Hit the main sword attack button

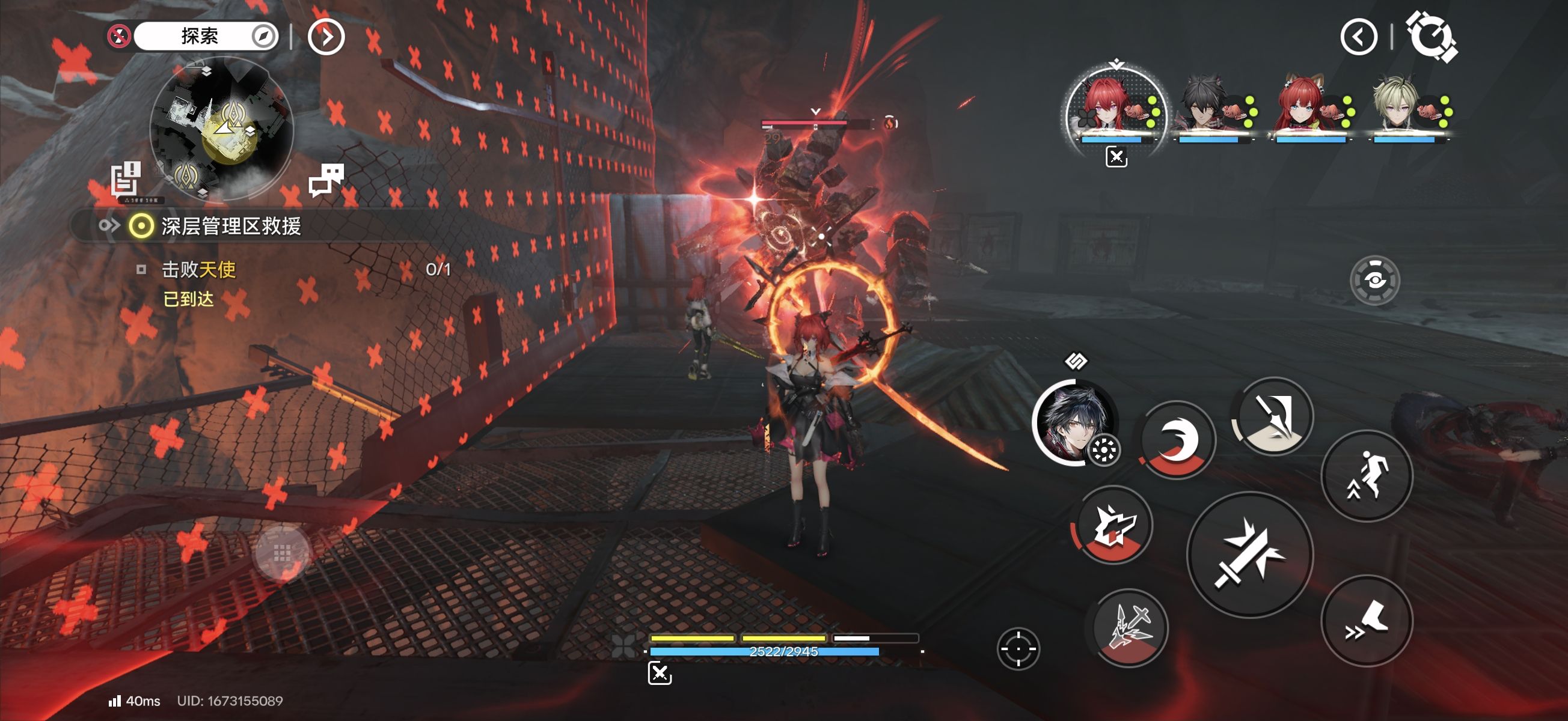click(1251, 555)
